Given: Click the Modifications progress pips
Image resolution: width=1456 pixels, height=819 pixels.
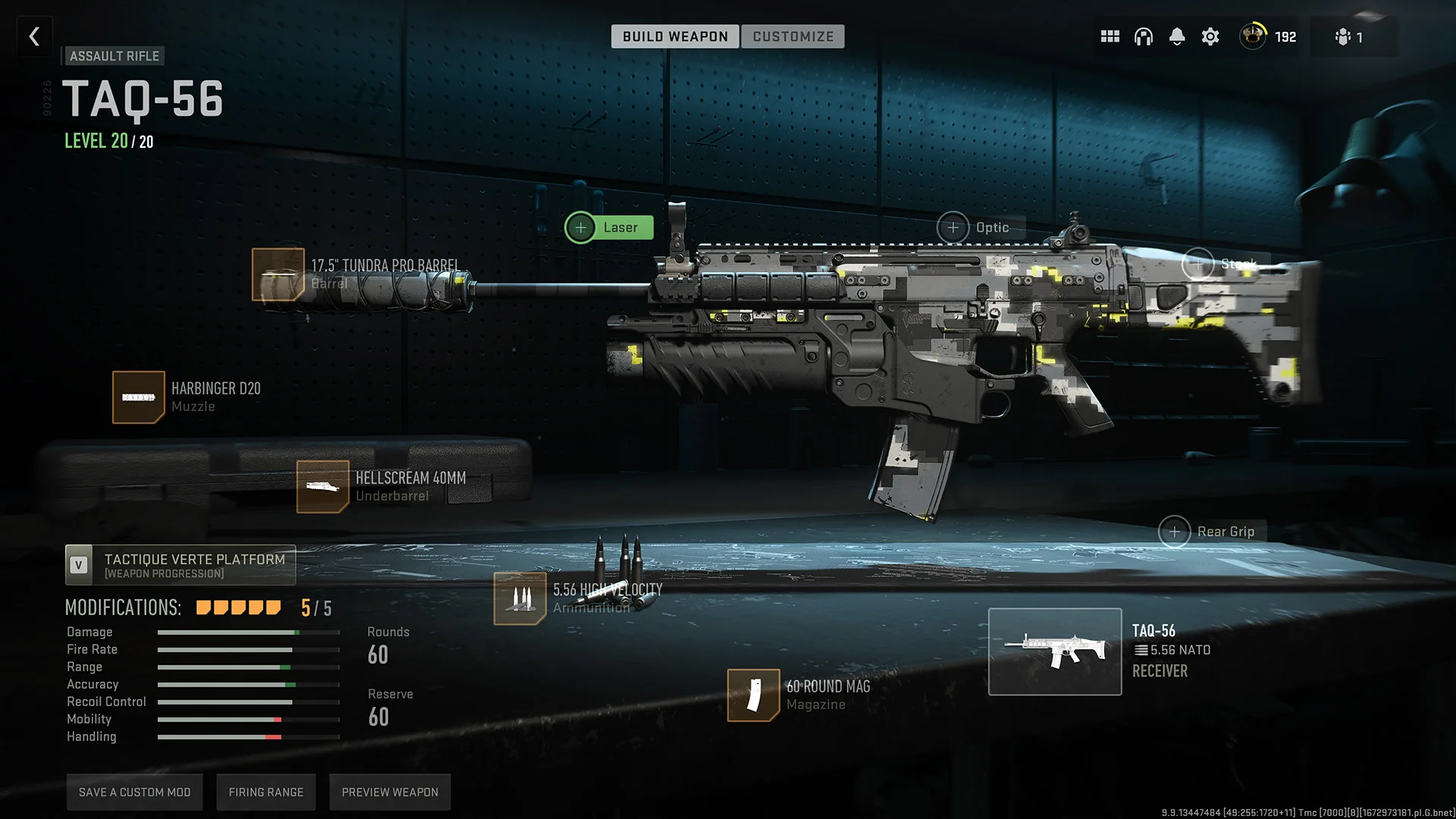Looking at the screenshot, I should click(x=237, y=607).
